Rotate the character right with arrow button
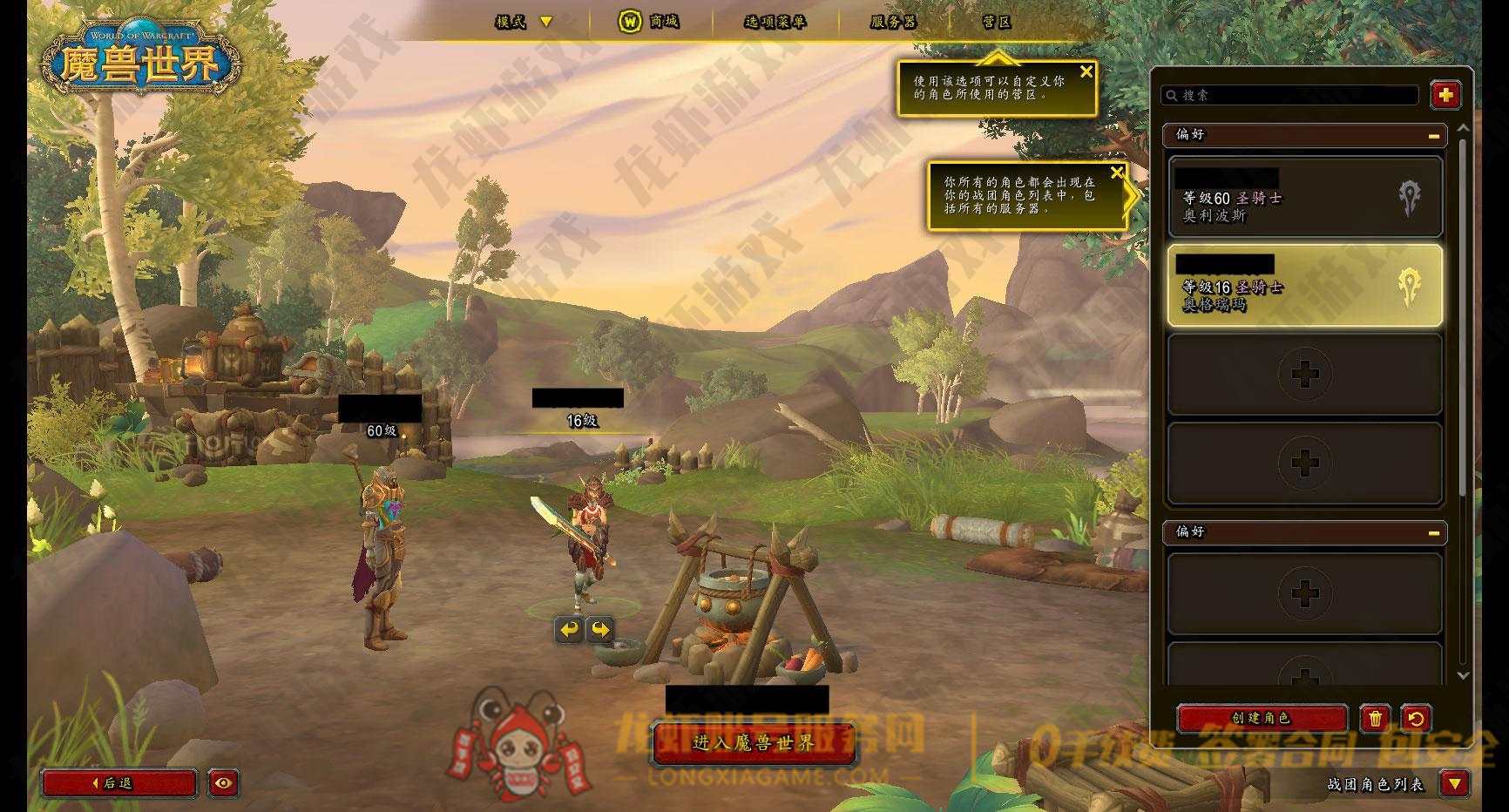 [x=601, y=629]
